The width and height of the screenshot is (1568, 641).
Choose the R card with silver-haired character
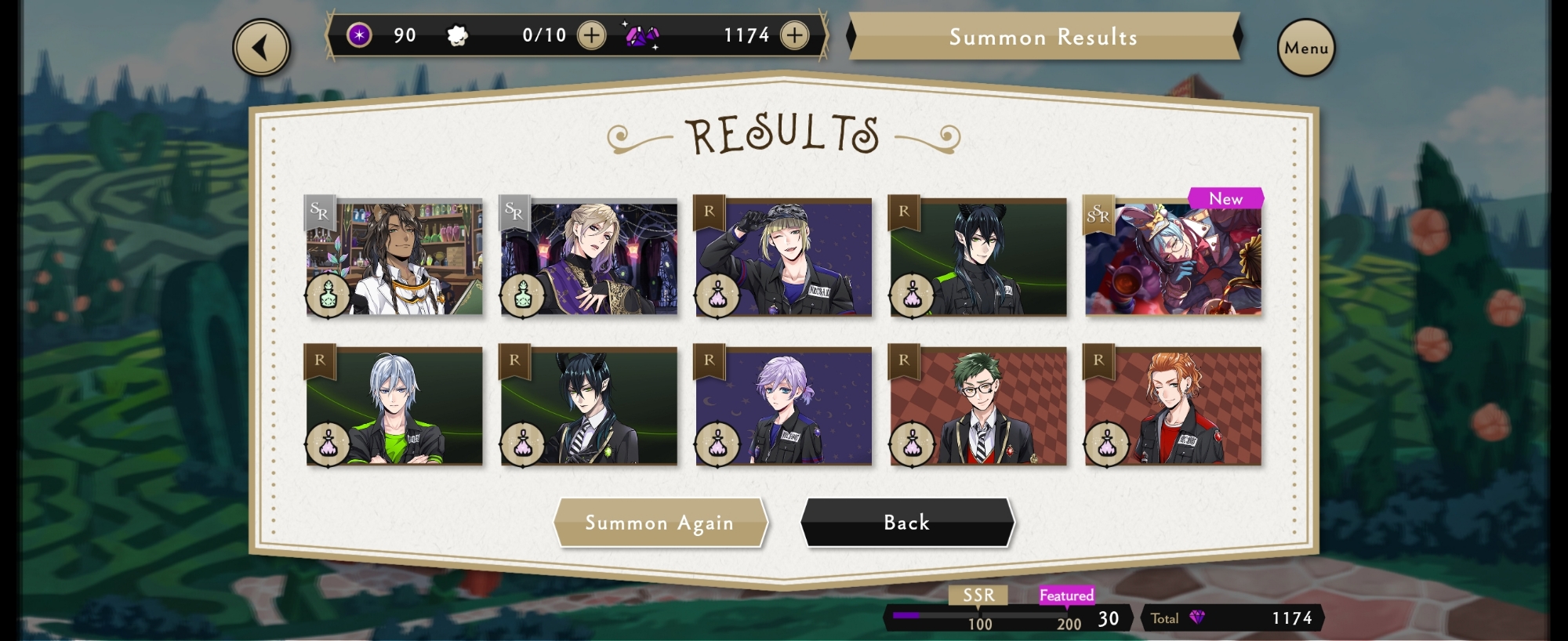pyautogui.click(x=394, y=407)
